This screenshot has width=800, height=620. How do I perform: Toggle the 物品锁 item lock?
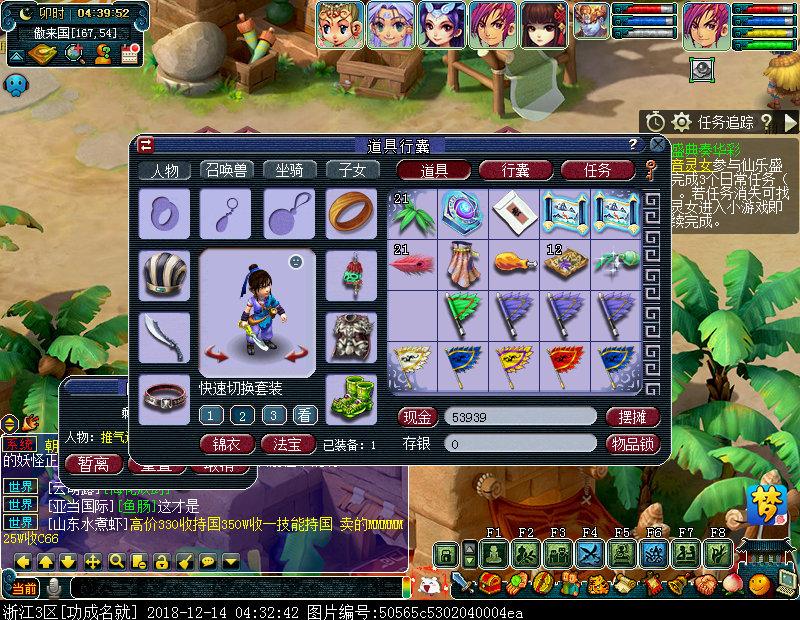coord(632,443)
